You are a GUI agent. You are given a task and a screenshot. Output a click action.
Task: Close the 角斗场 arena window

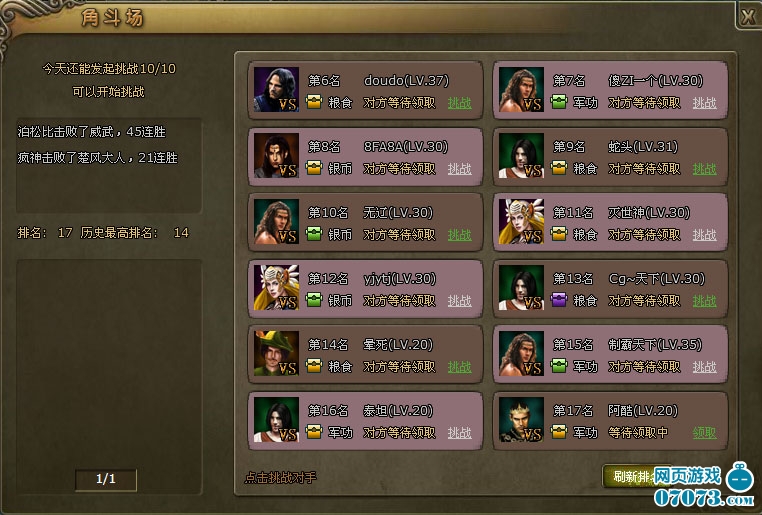point(748,16)
